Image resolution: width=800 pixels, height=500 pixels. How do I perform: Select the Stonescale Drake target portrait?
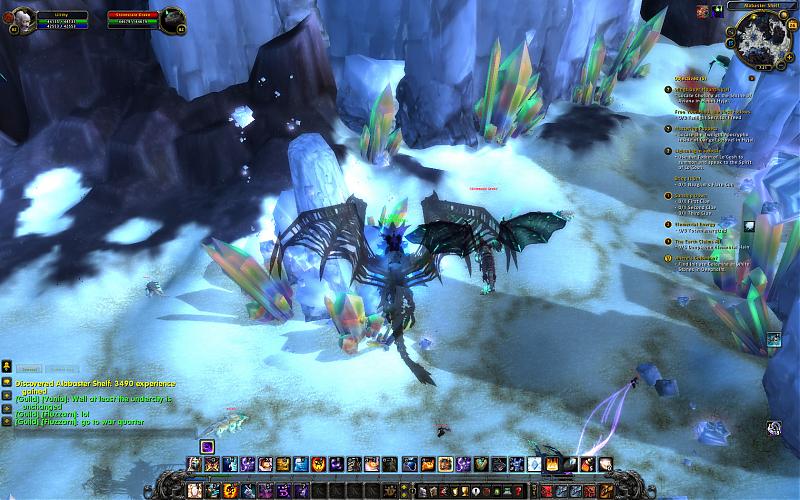pos(171,18)
